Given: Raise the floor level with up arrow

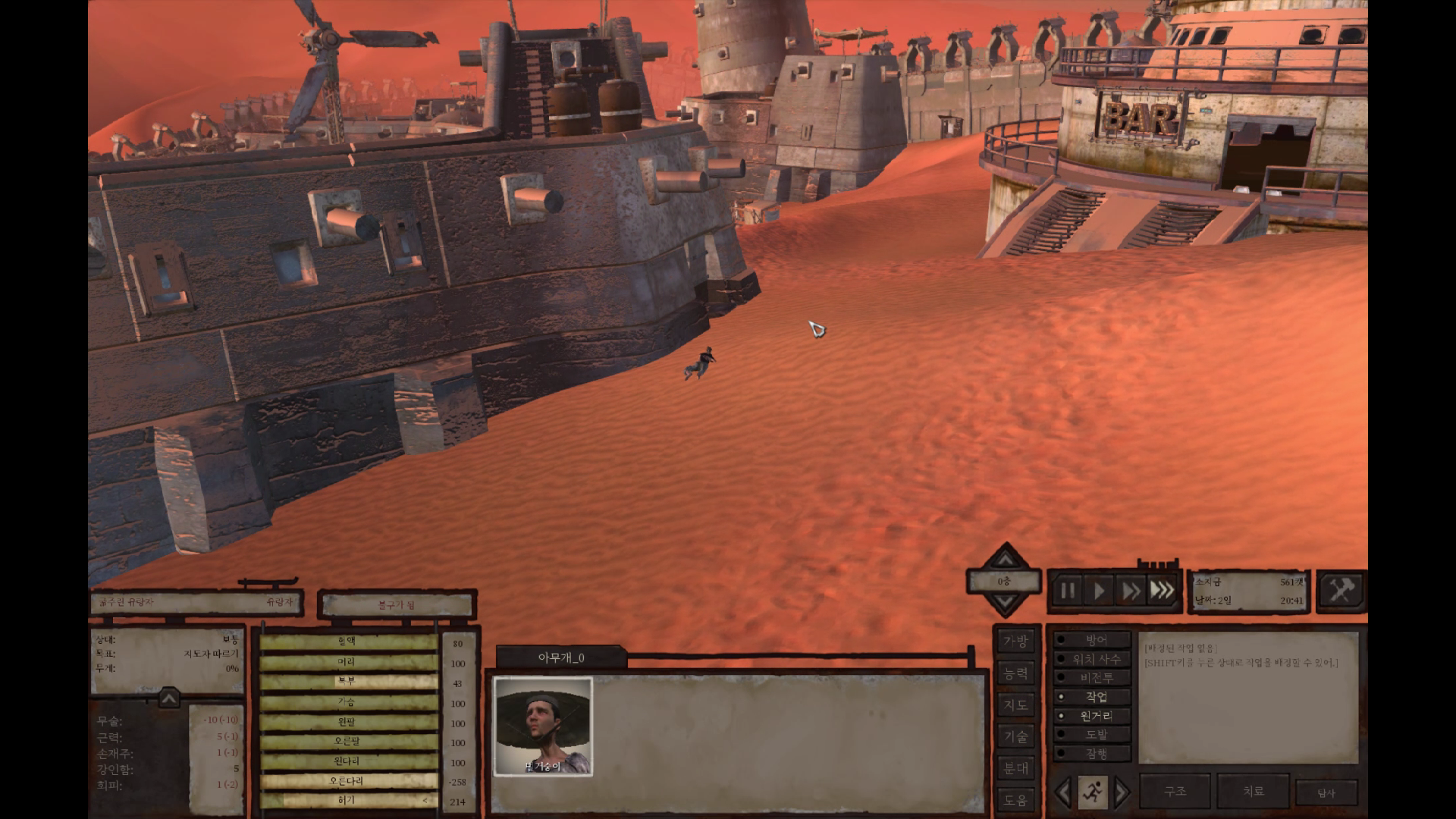Looking at the screenshot, I should tap(1005, 560).
